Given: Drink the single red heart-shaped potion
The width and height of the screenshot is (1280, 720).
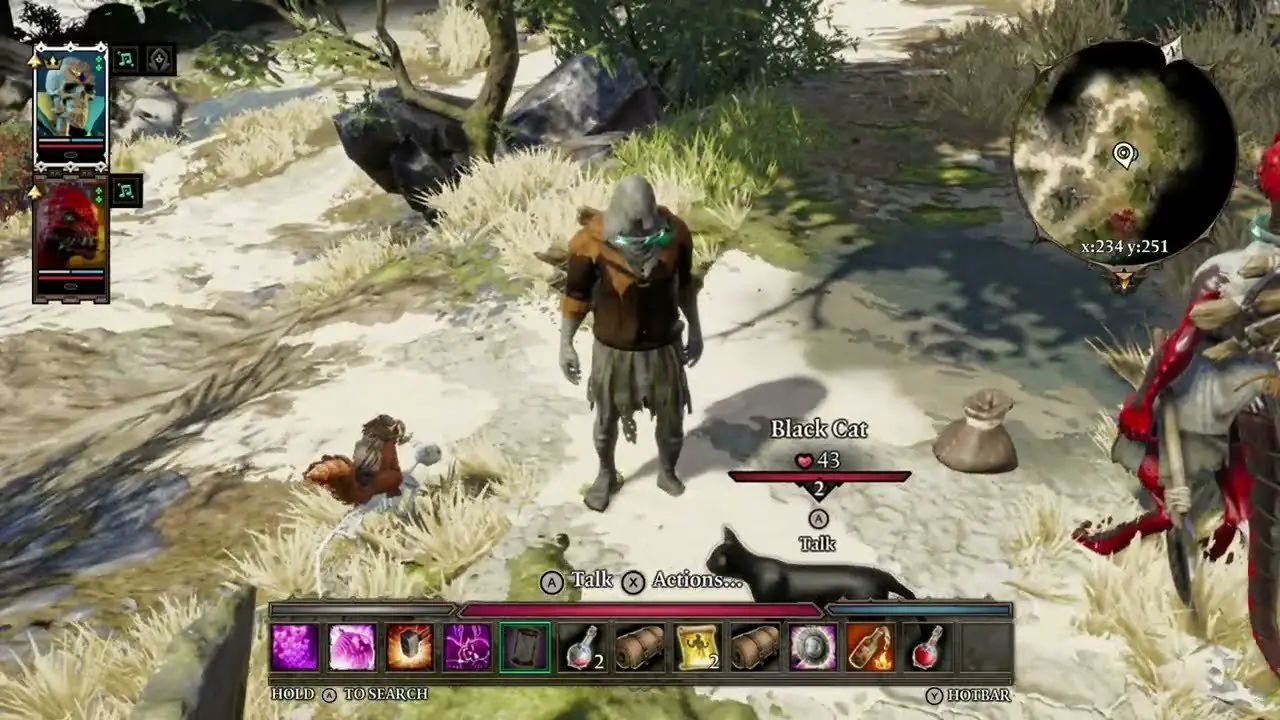Looking at the screenshot, I should click(x=928, y=647).
